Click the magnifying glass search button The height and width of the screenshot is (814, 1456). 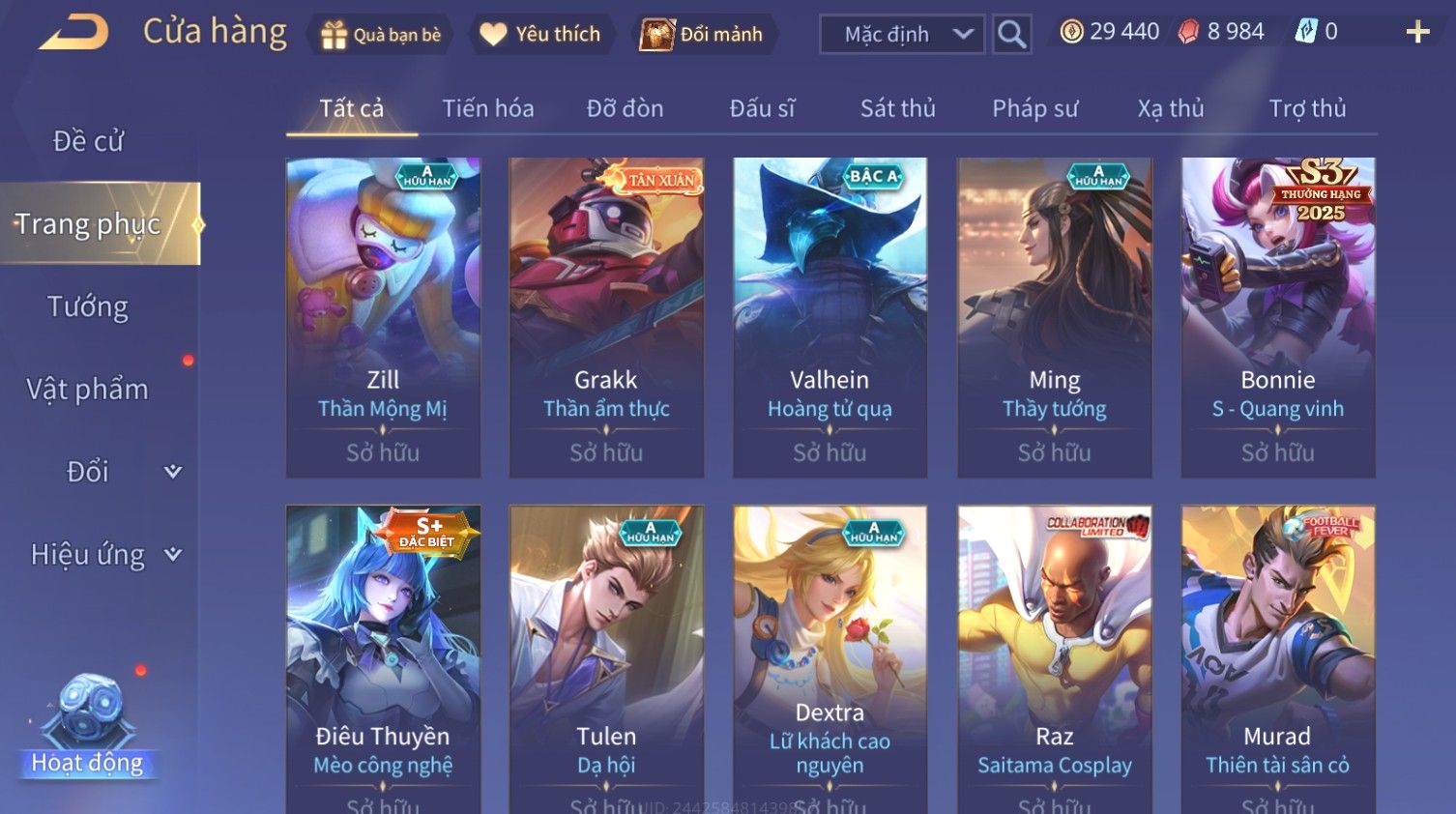(x=1011, y=35)
